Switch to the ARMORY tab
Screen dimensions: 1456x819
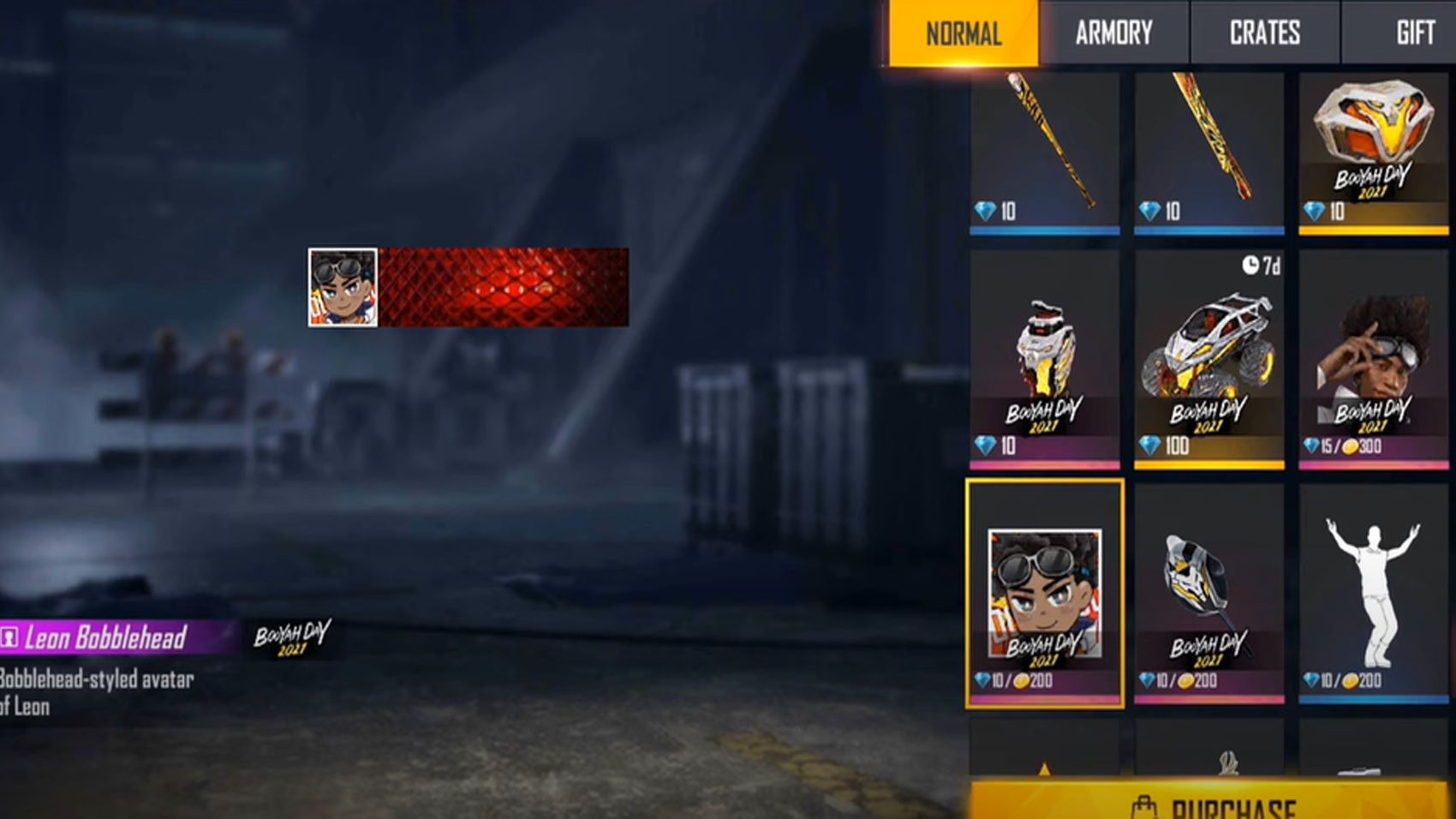point(1113,33)
